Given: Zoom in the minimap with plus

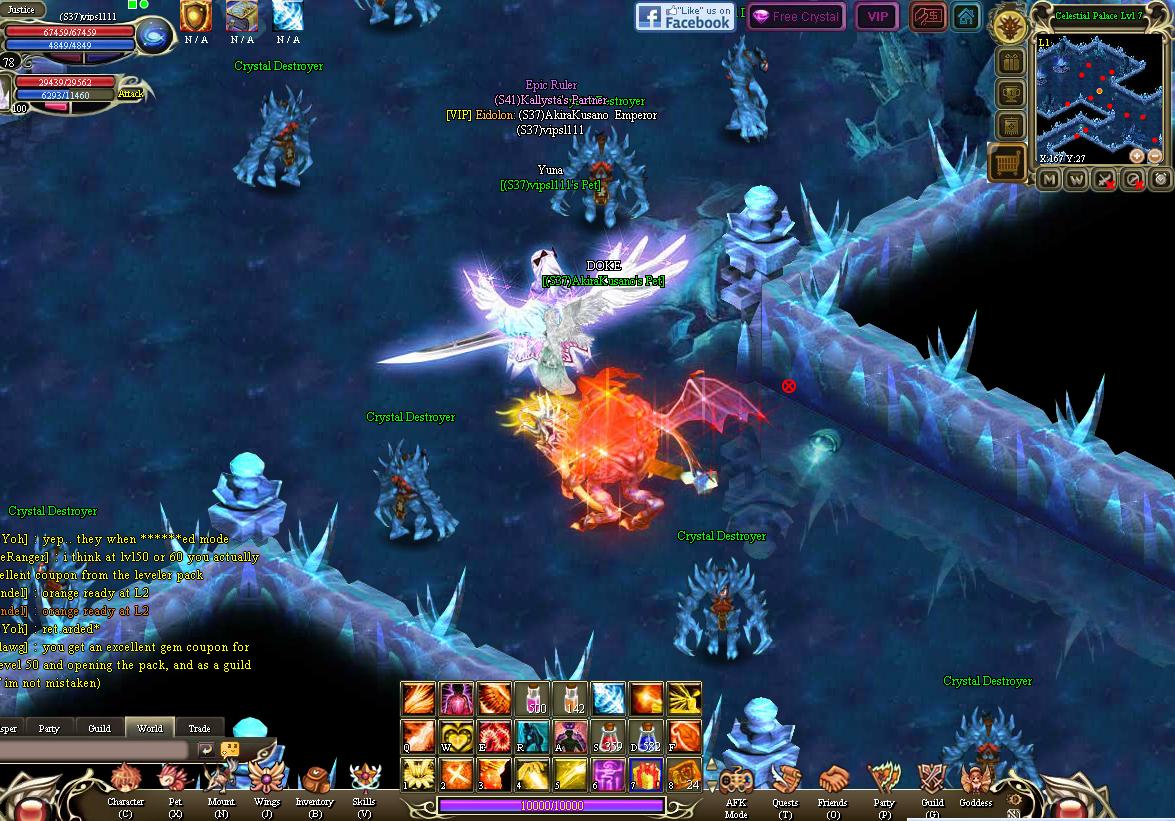Looking at the screenshot, I should click(1137, 156).
